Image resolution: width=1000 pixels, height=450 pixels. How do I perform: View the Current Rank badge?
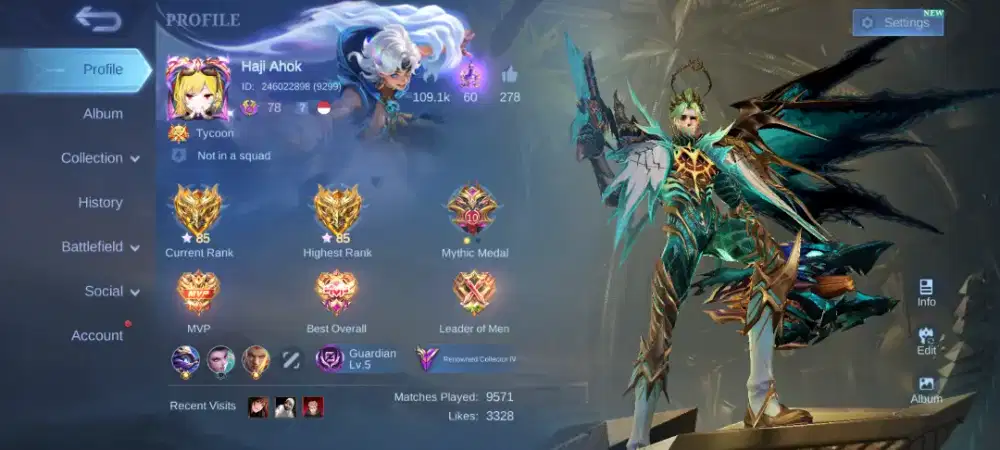tap(199, 210)
